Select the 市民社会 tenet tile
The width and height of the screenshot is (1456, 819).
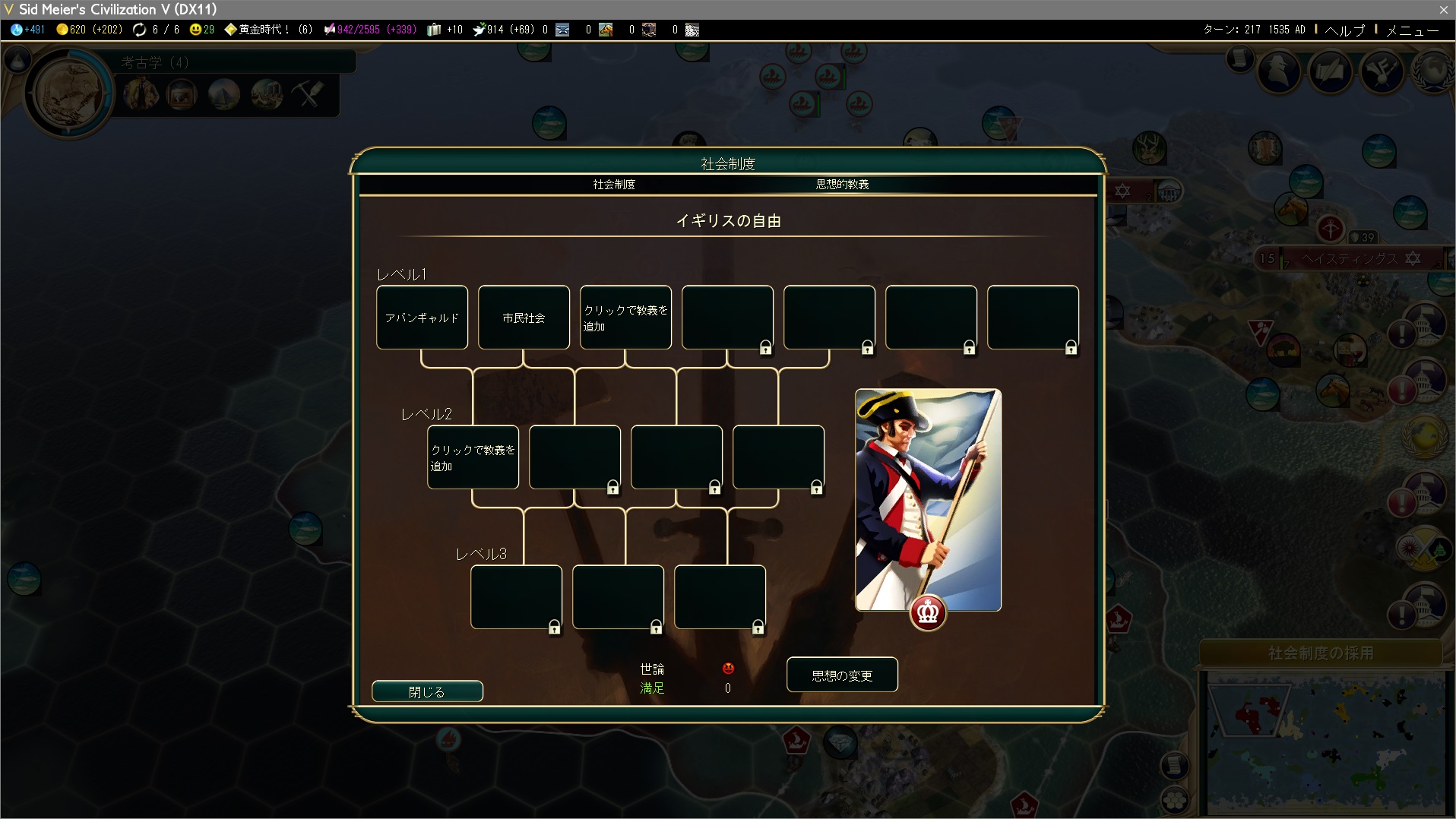[x=524, y=318]
